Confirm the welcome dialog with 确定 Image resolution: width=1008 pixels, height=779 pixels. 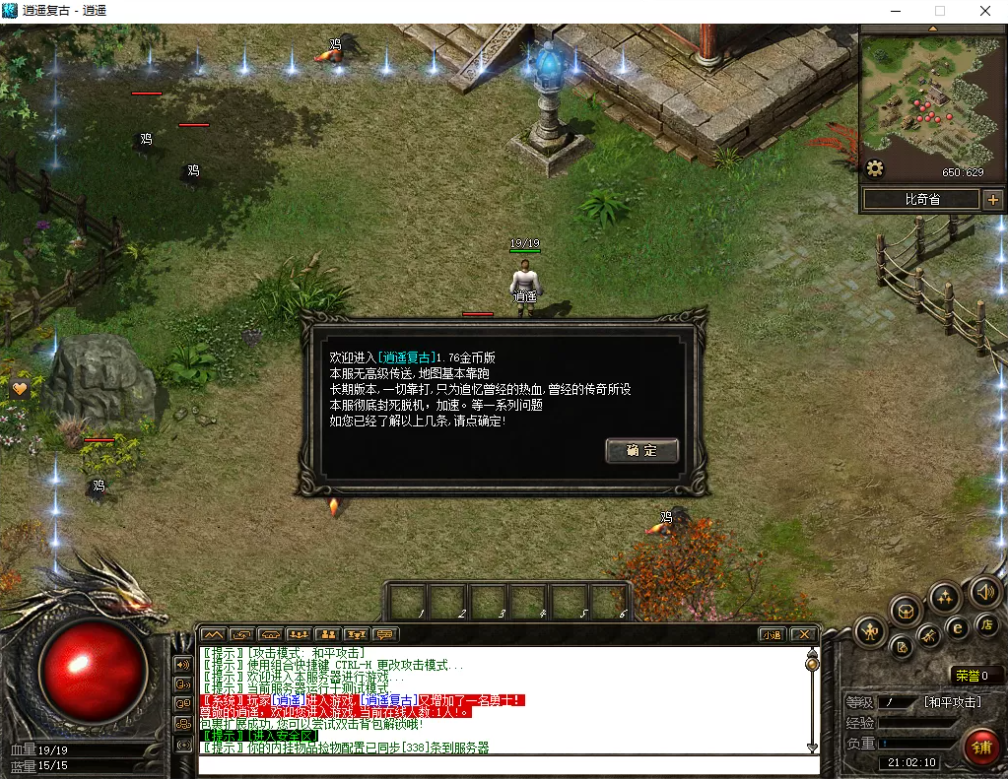pyautogui.click(x=642, y=450)
